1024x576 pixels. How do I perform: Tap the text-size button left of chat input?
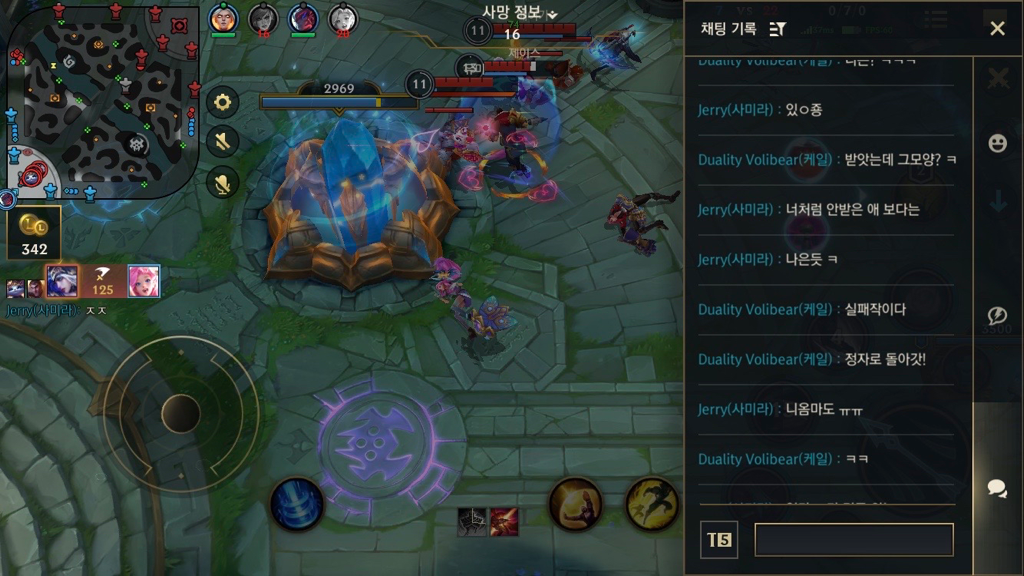tap(719, 540)
